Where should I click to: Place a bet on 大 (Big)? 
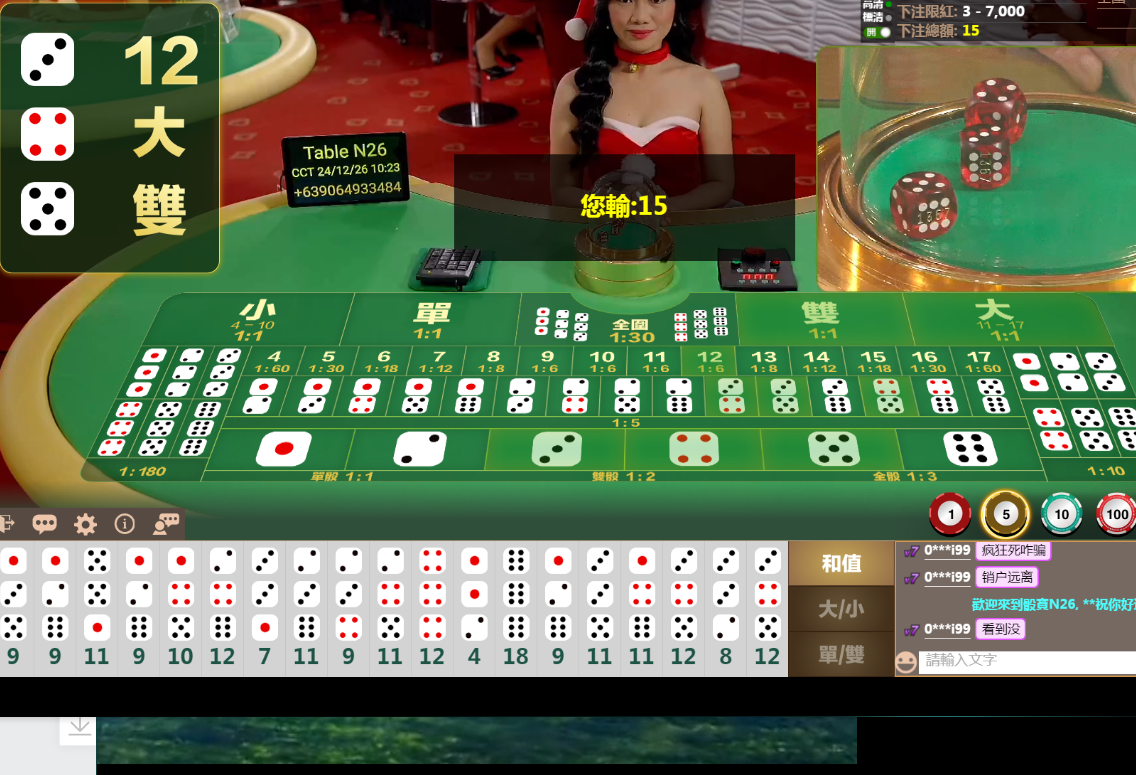pyautogui.click(x=994, y=319)
